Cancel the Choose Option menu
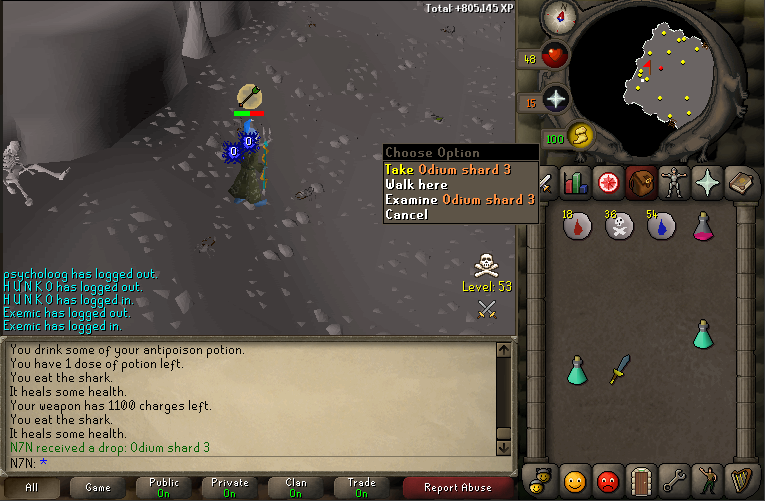 (x=406, y=214)
